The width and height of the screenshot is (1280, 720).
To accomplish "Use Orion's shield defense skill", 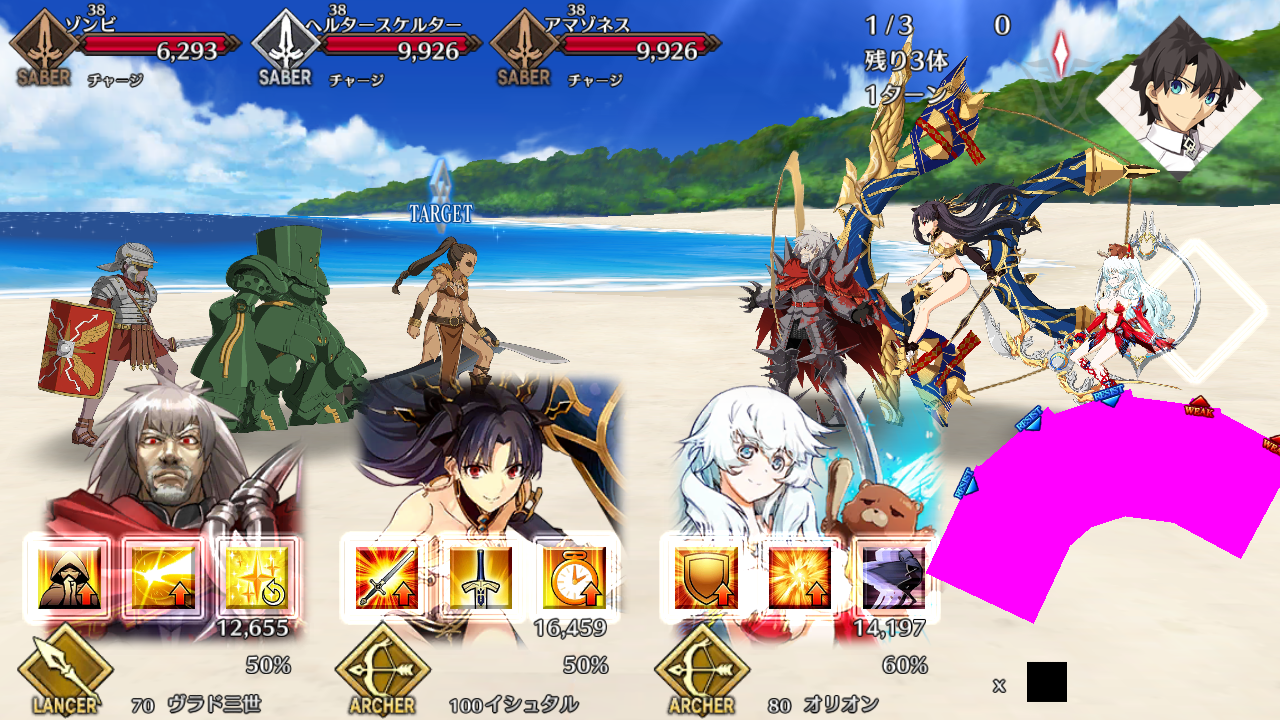I will point(706,578).
